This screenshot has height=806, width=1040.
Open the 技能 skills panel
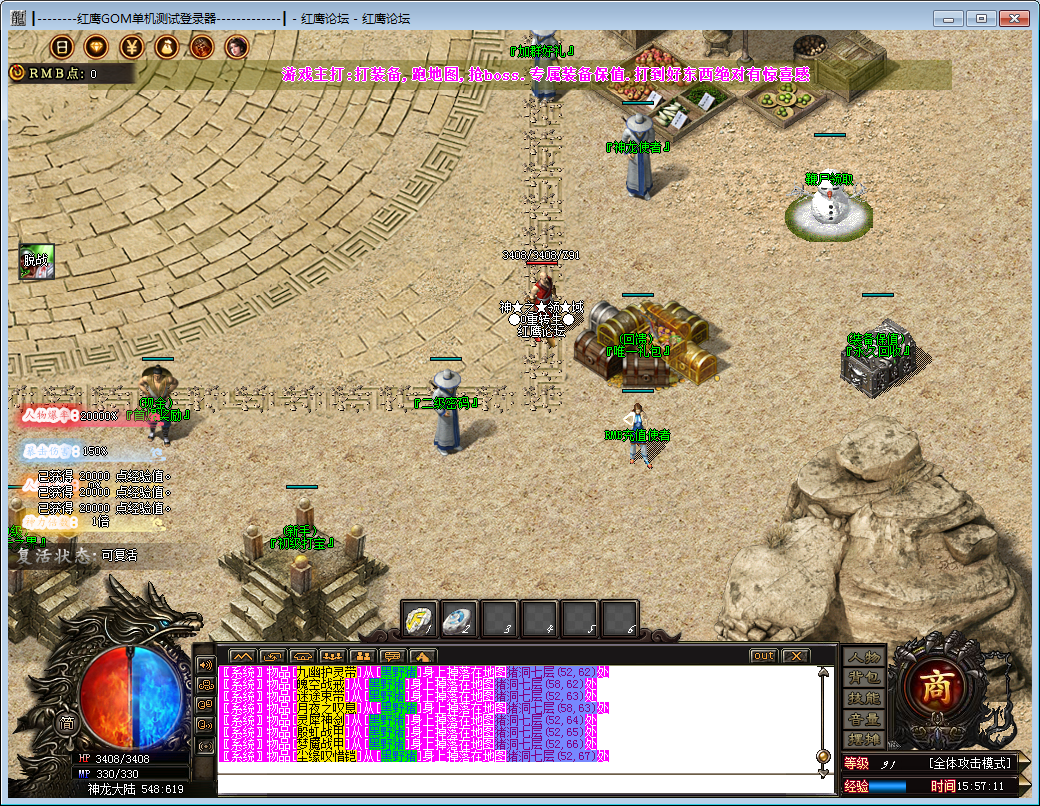[x=864, y=698]
